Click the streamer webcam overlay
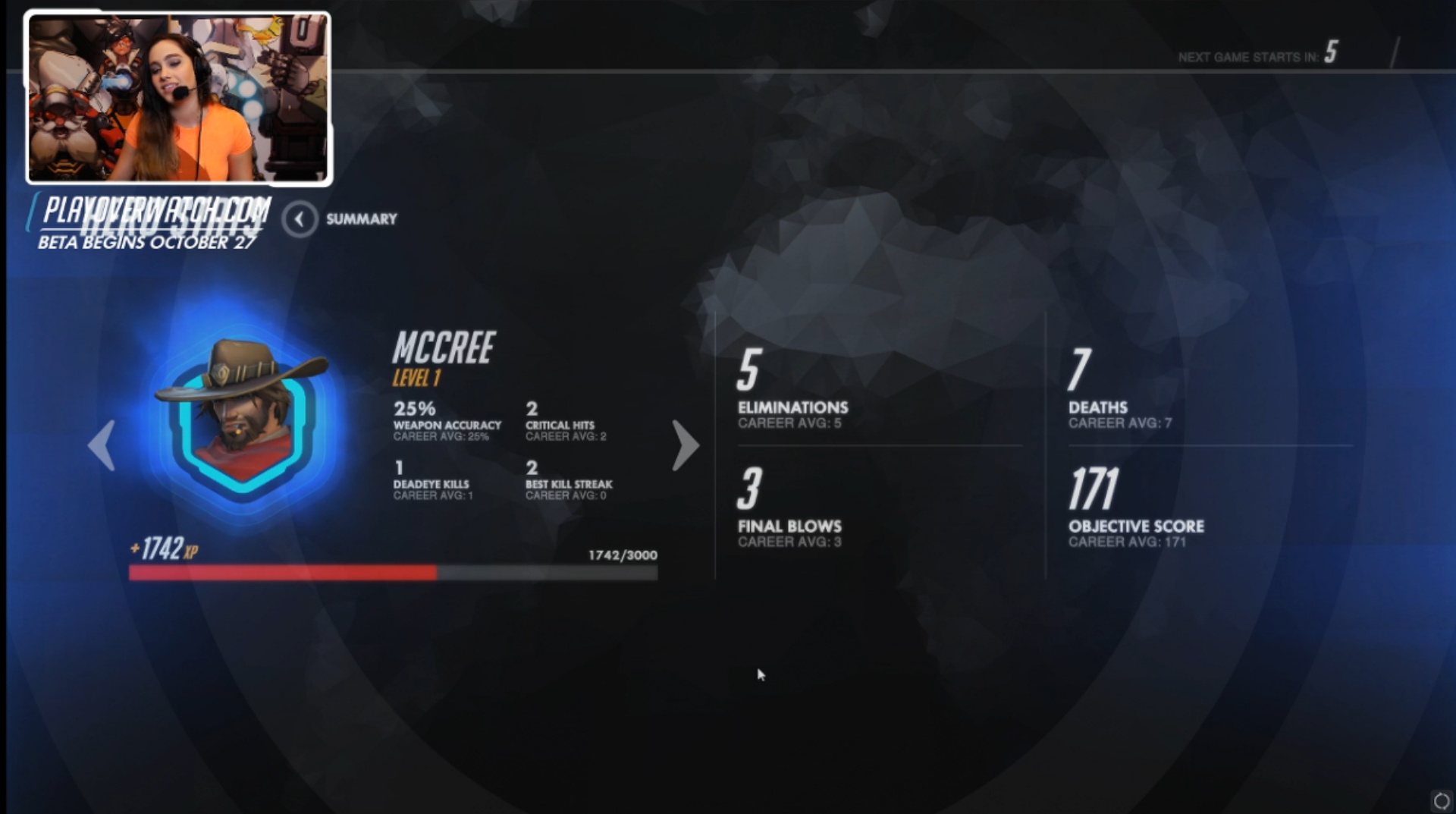Viewport: 1456px width, 814px height. click(x=179, y=99)
